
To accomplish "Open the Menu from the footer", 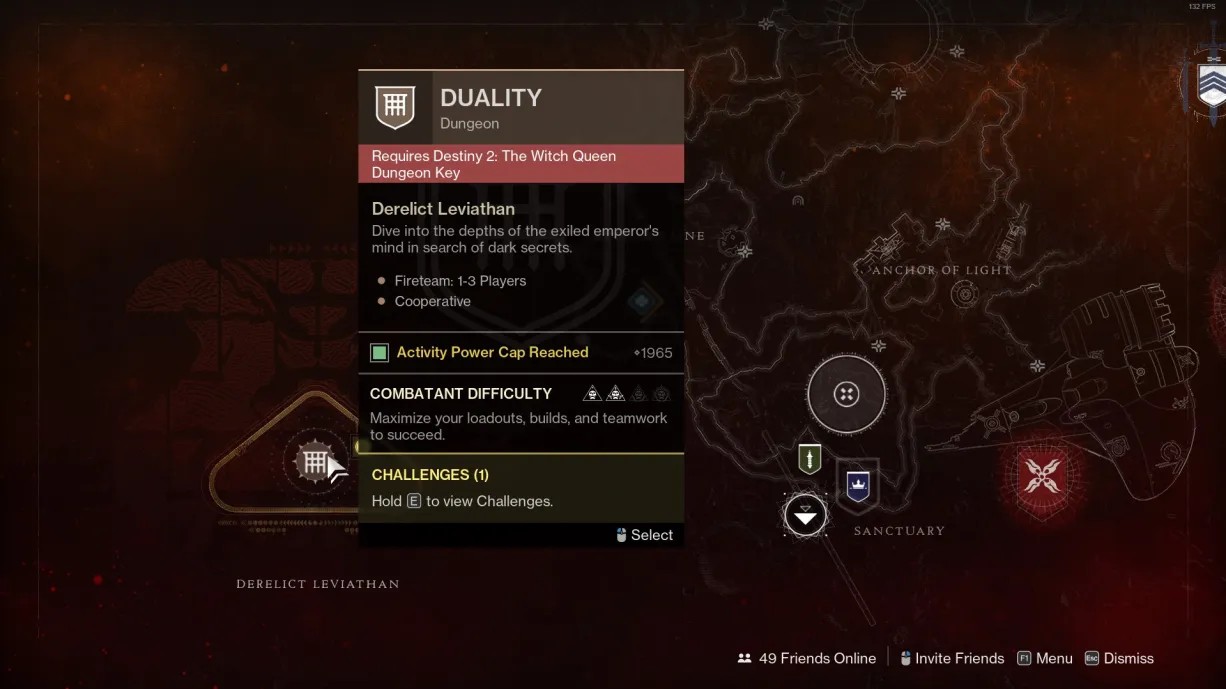I will [1044, 658].
